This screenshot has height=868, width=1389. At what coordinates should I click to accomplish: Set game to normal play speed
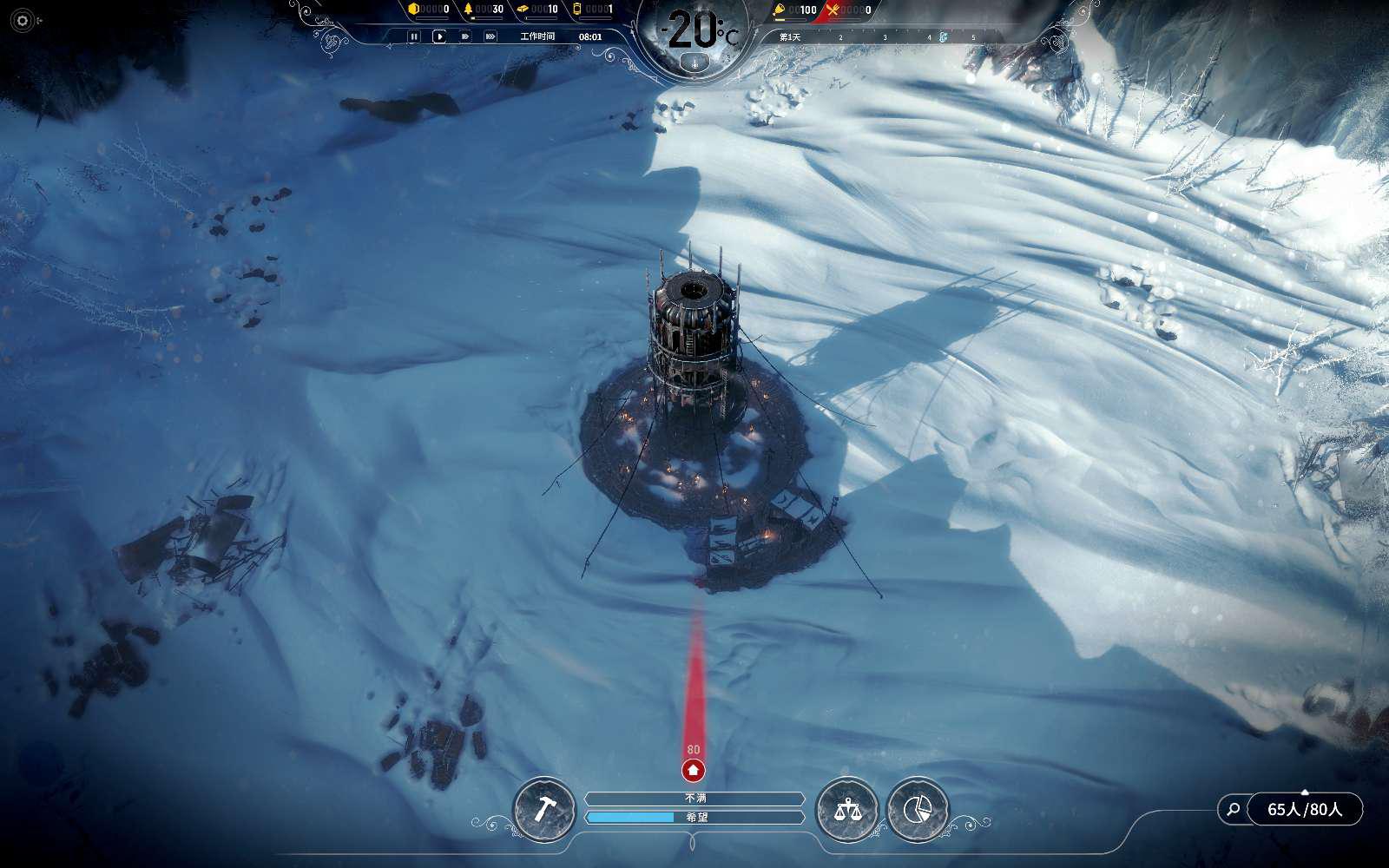click(439, 36)
